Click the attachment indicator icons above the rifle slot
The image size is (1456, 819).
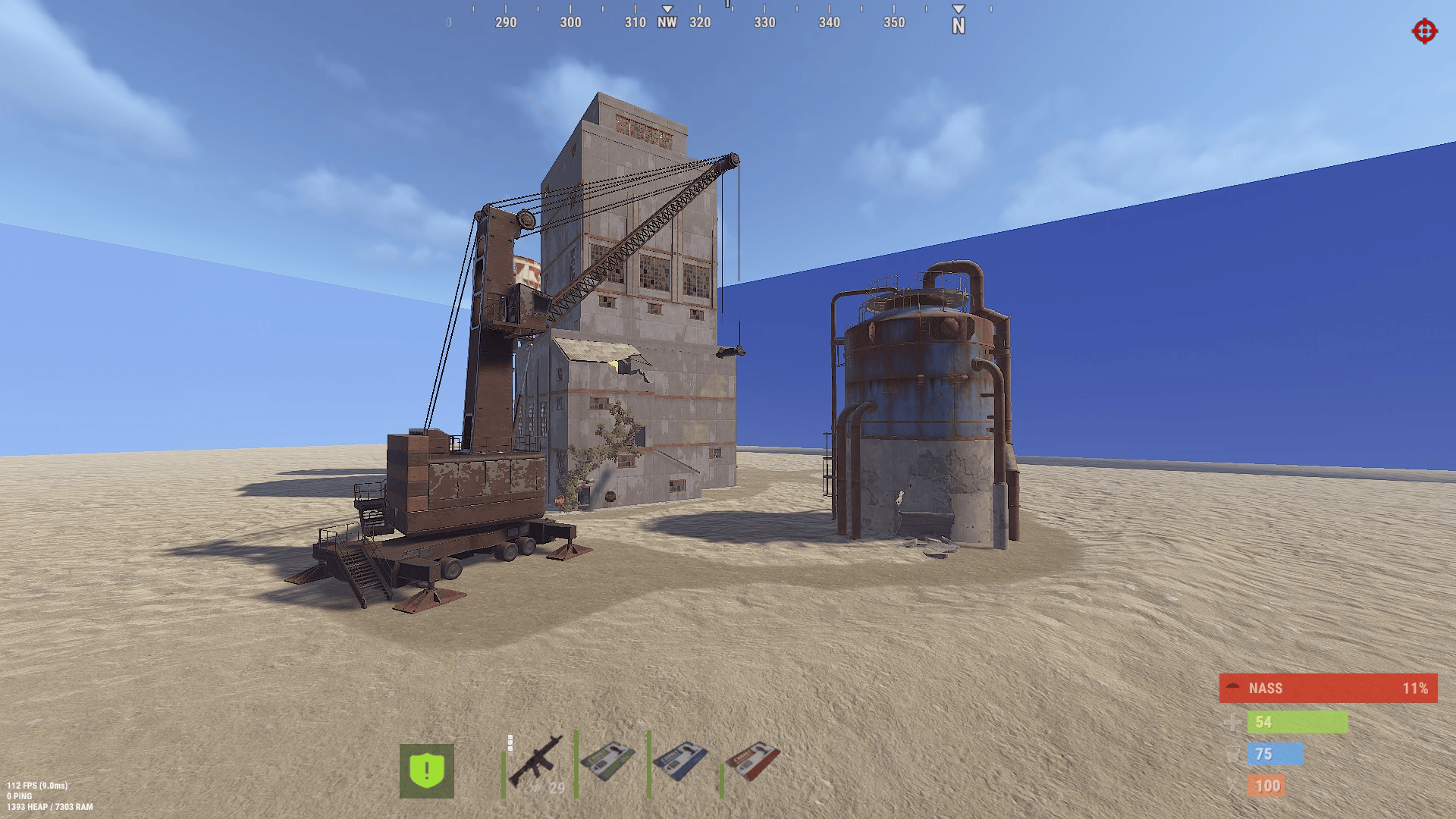coord(510,743)
